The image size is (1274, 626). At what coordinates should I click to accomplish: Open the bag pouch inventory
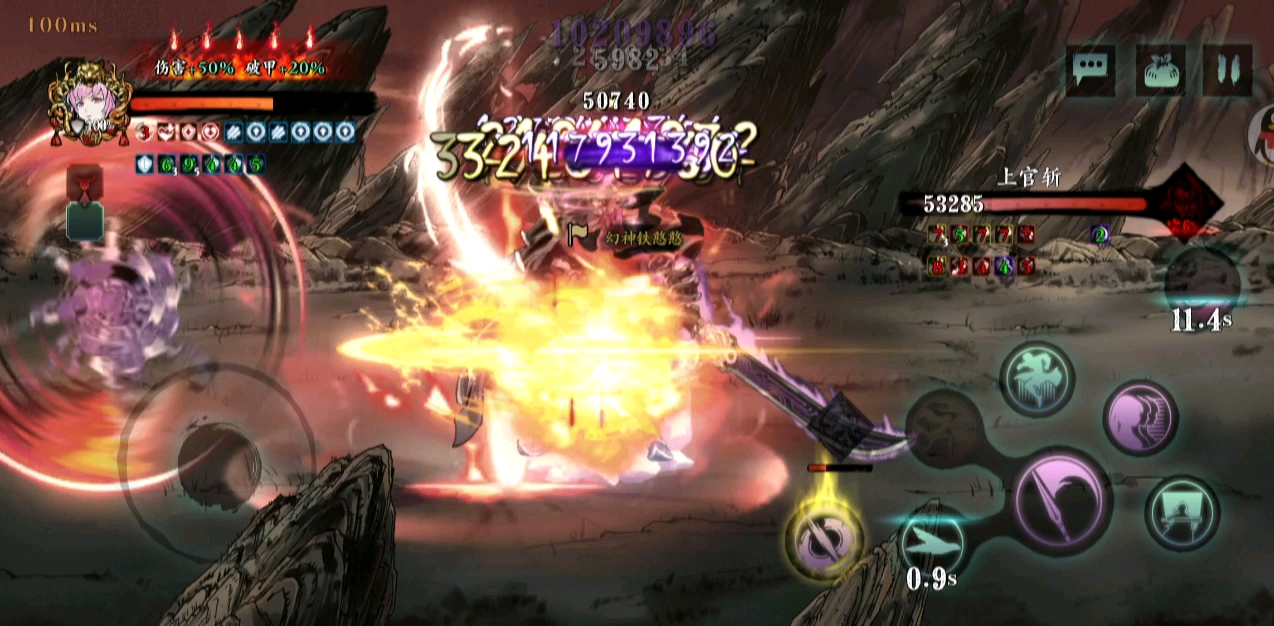(1160, 69)
